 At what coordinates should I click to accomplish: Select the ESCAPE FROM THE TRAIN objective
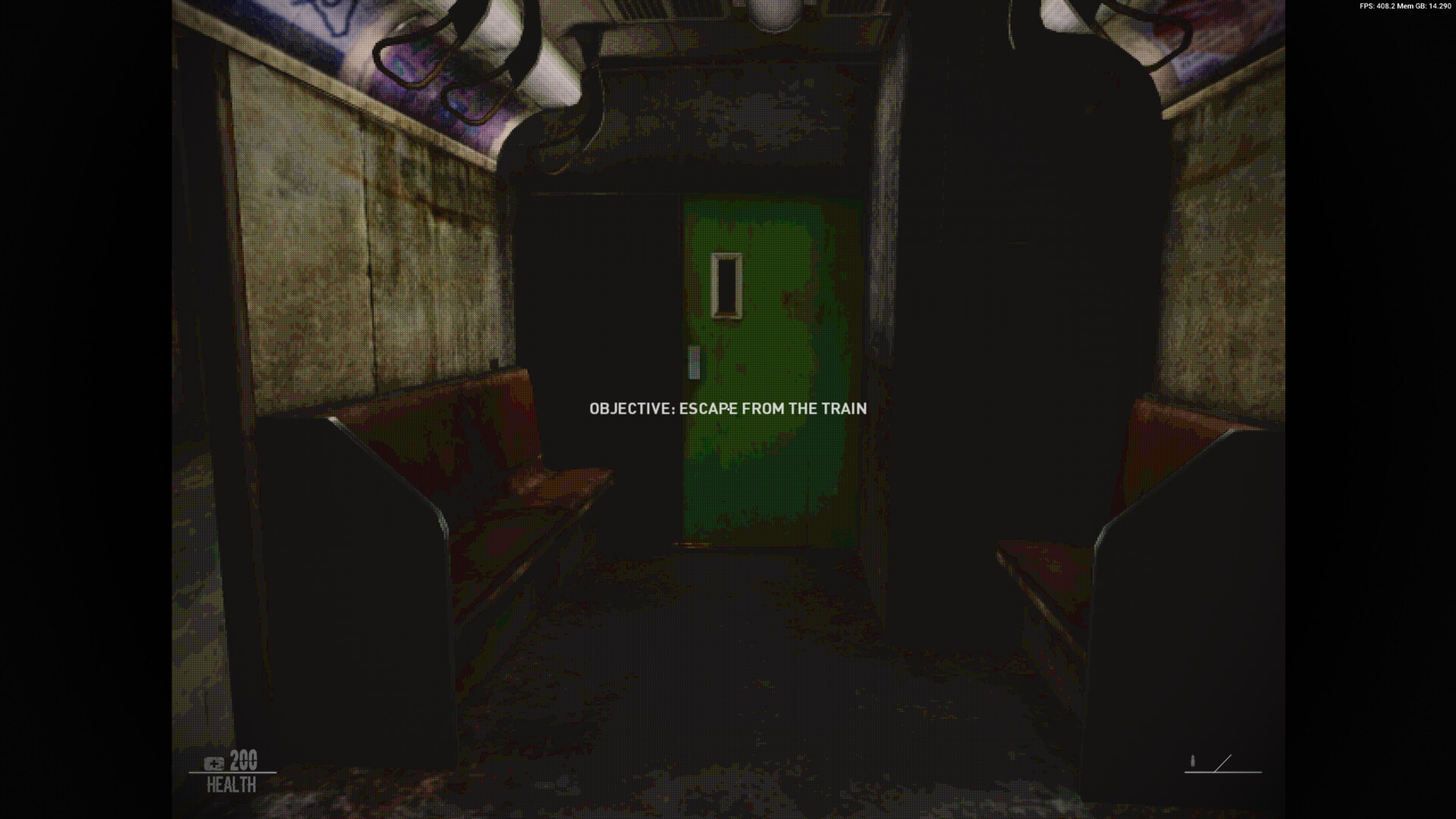[x=773, y=408]
